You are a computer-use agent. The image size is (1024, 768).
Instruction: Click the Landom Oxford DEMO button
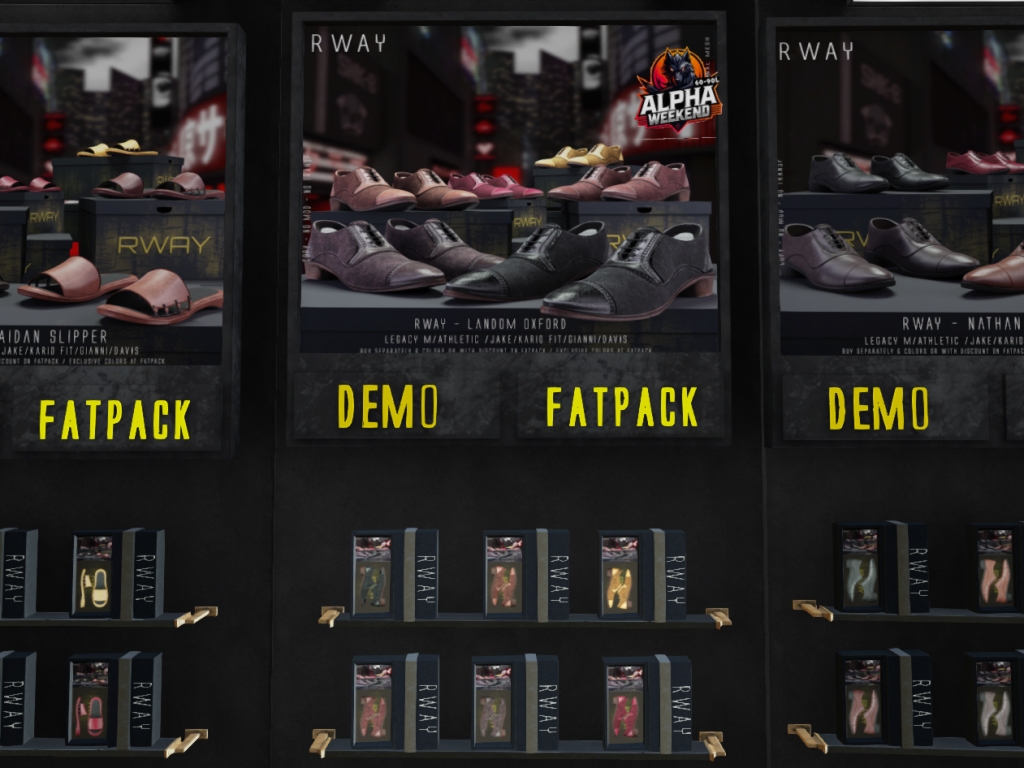click(x=388, y=406)
